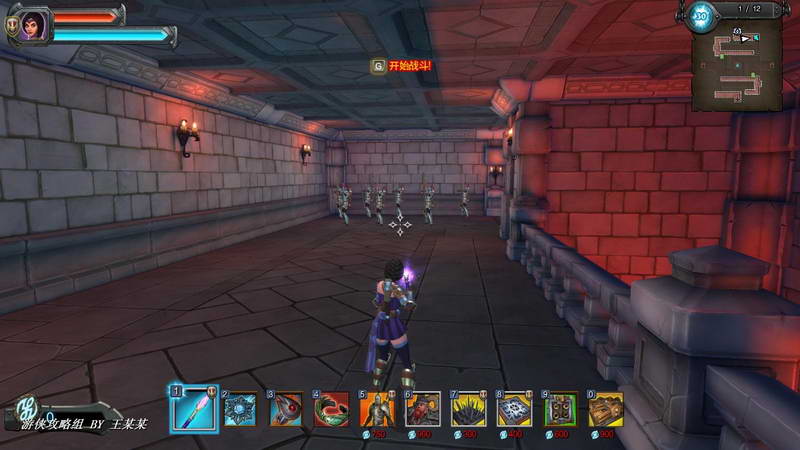This screenshot has height=450, width=800.
Task: Click the heroine portrait
Action: [33, 23]
